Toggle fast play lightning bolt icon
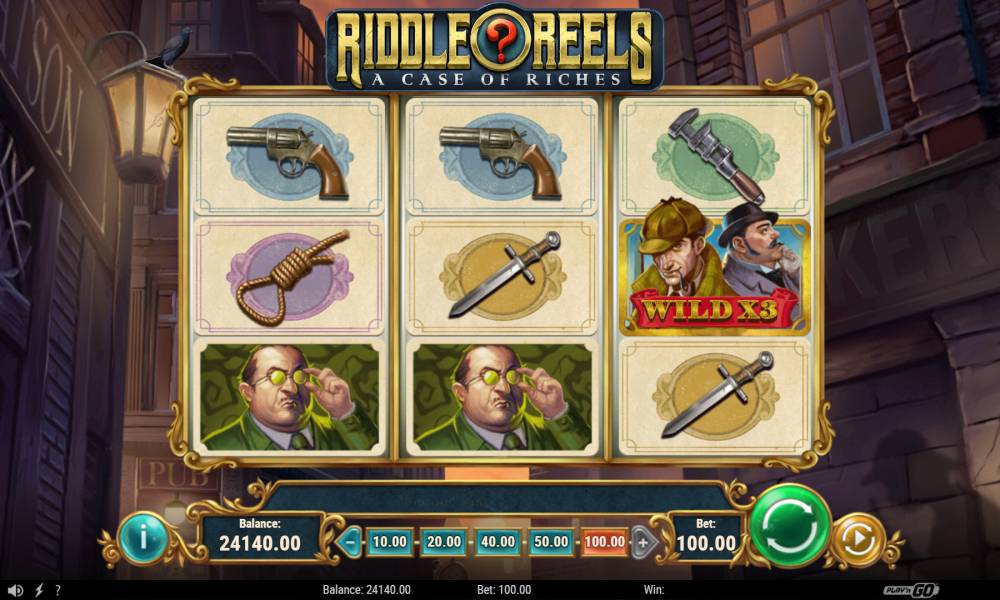1000x600 pixels. (39, 590)
